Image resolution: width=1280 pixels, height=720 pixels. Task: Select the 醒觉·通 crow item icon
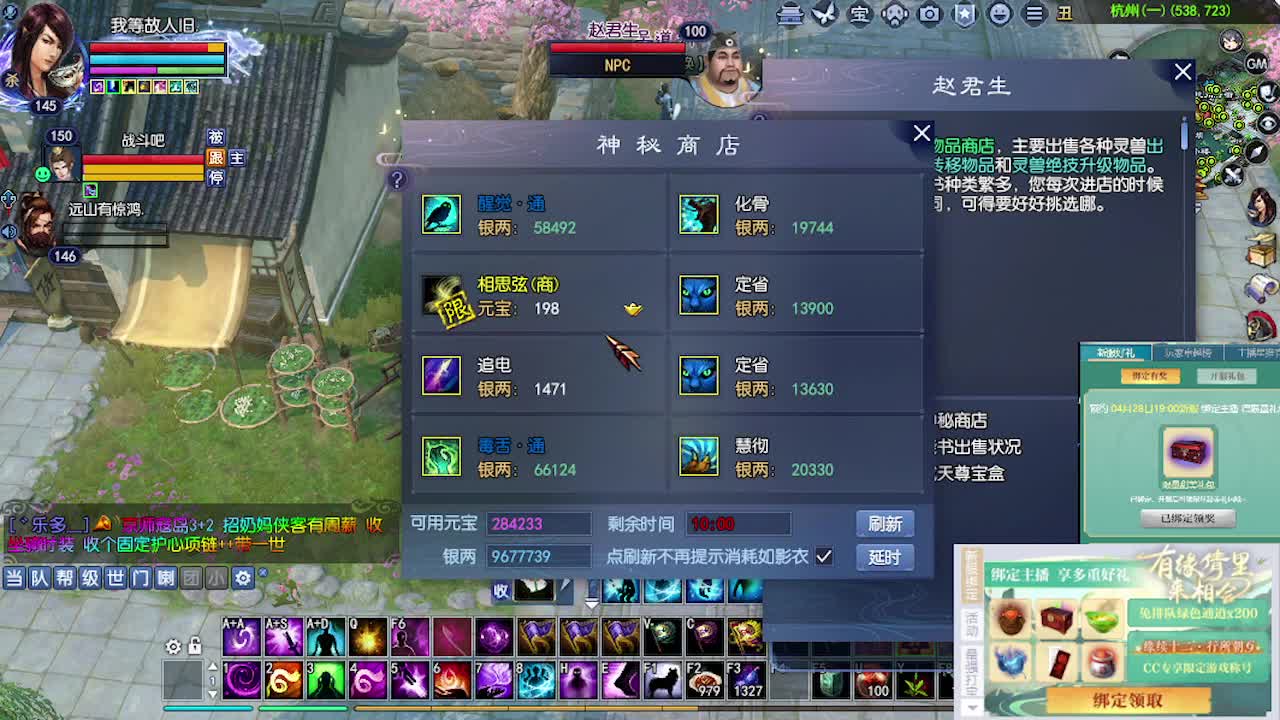tap(441, 214)
